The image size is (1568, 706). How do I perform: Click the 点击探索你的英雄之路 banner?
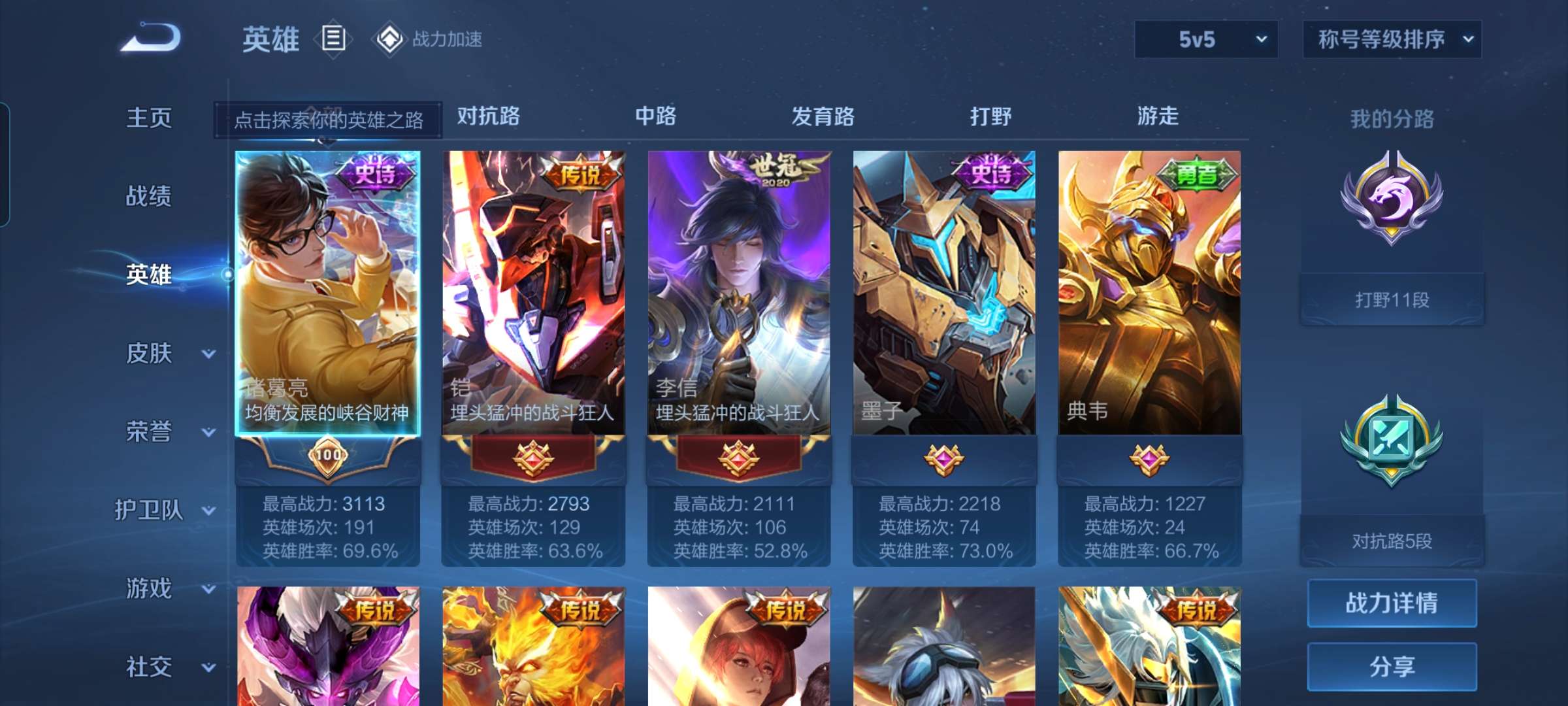(328, 121)
